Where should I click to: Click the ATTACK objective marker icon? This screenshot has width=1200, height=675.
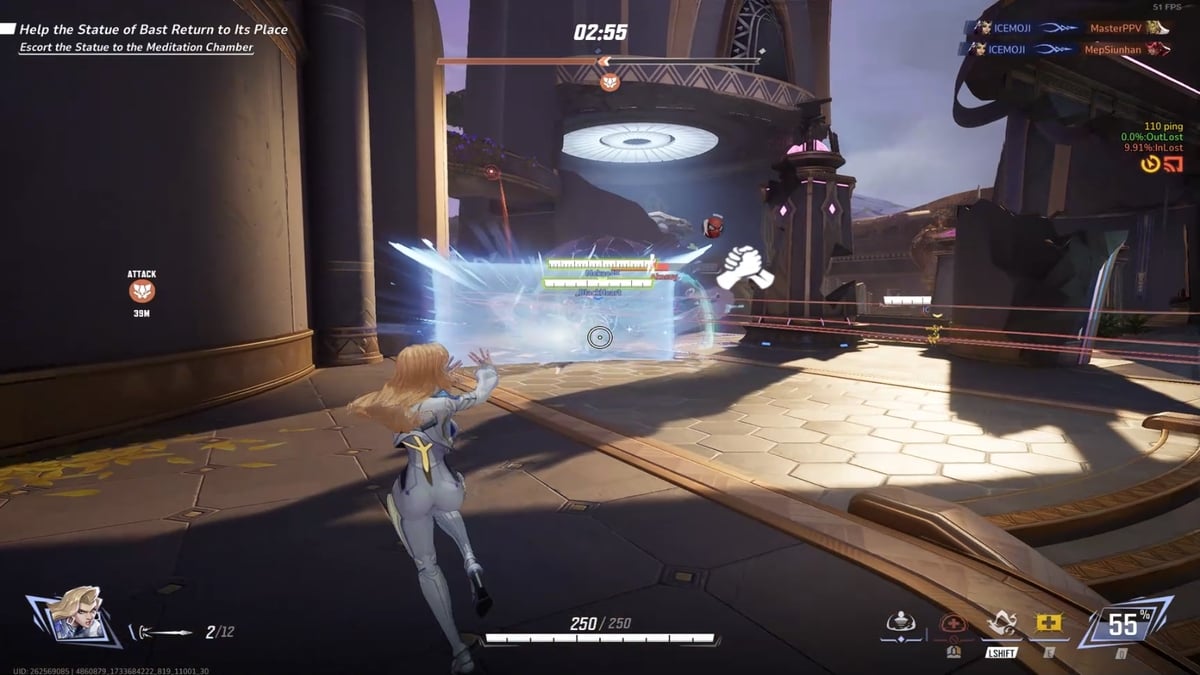point(142,291)
